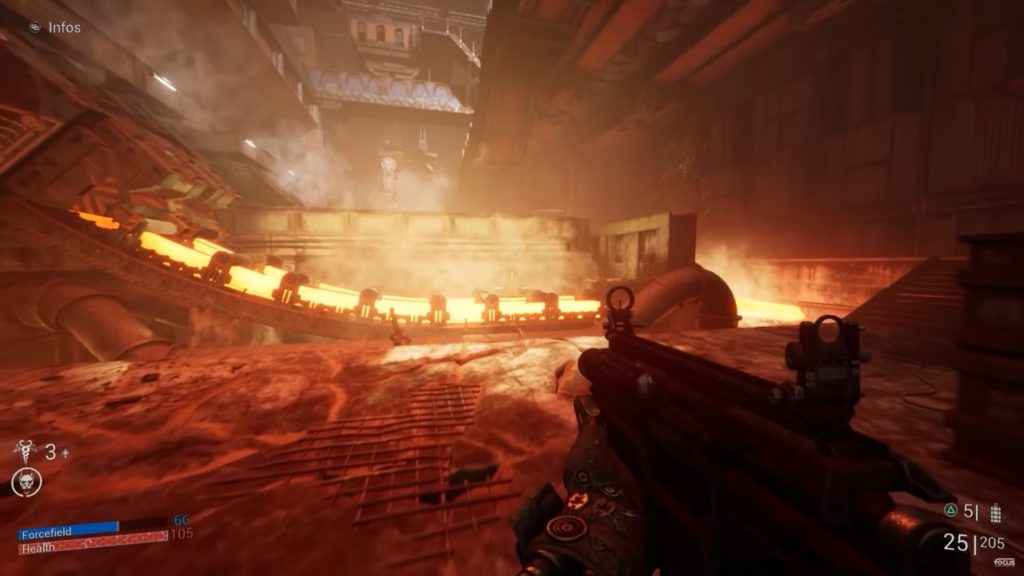Click the grenade icon beside the count
Image resolution: width=1024 pixels, height=576 pixels.
[994, 512]
